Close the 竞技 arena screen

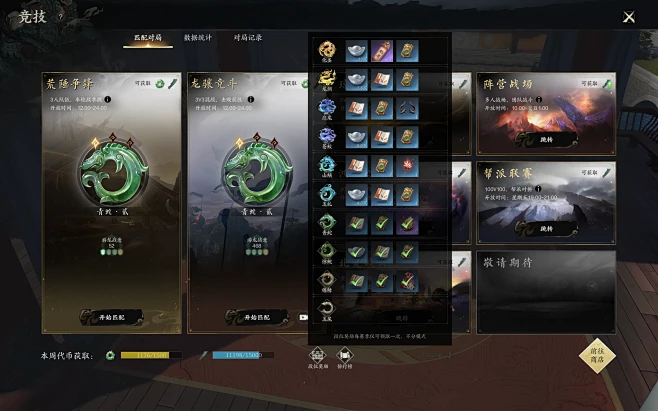point(629,17)
